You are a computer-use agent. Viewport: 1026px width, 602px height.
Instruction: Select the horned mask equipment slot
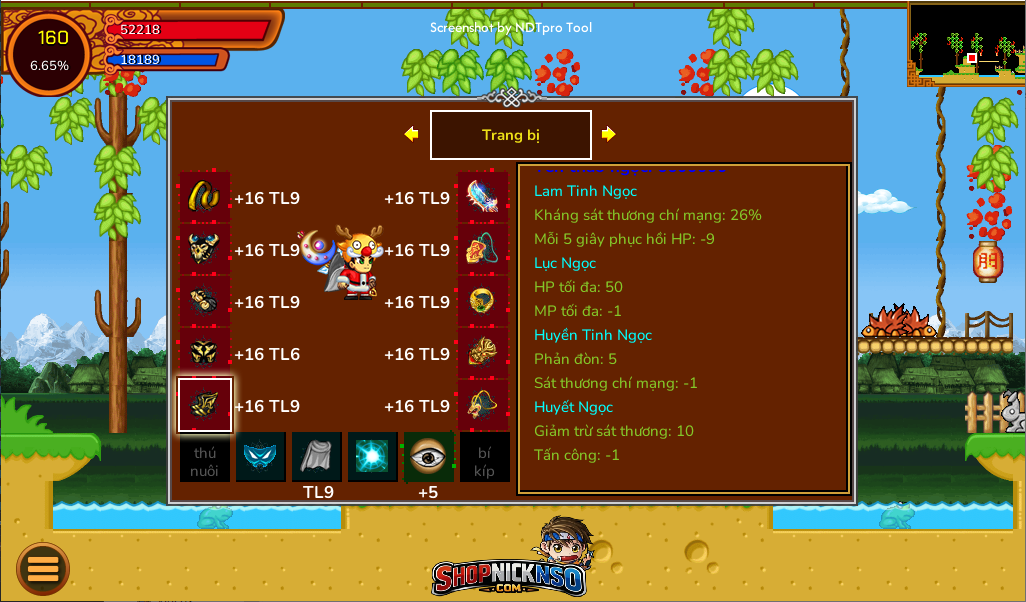coord(205,249)
